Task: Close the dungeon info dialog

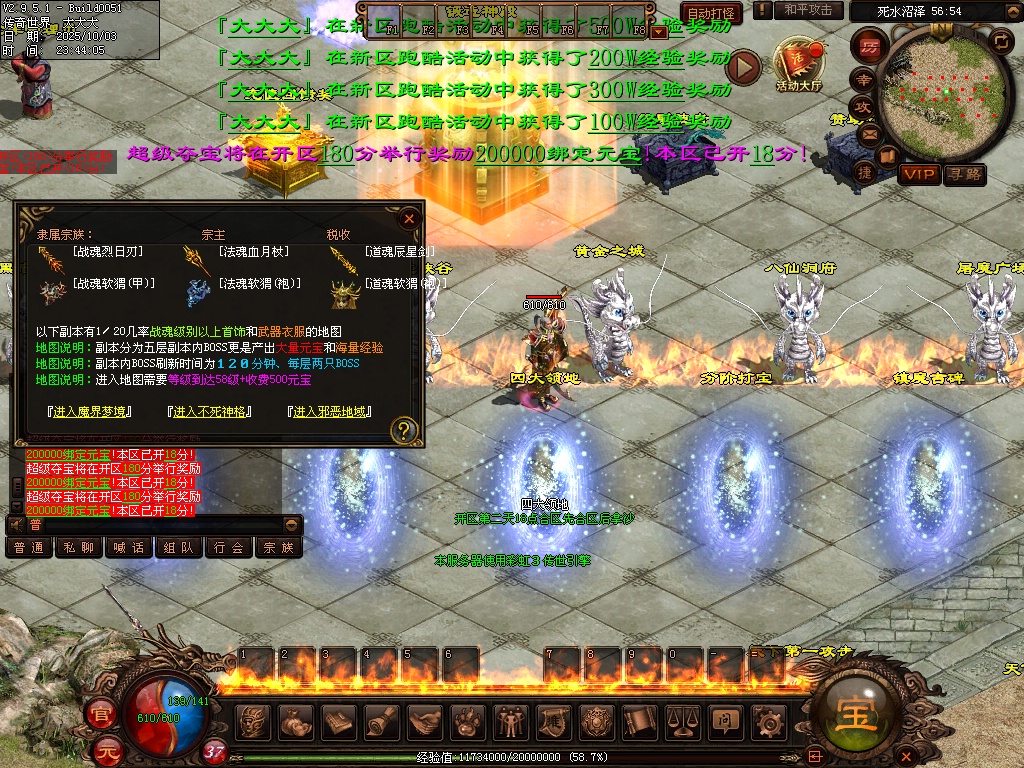Action: click(408, 219)
